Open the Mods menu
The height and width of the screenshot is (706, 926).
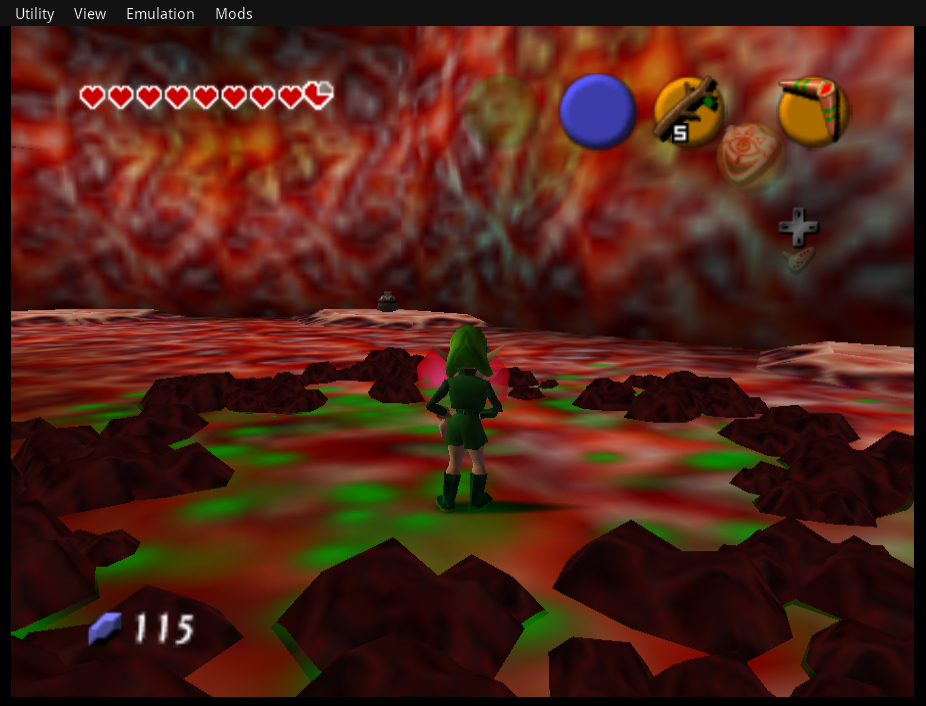click(234, 14)
